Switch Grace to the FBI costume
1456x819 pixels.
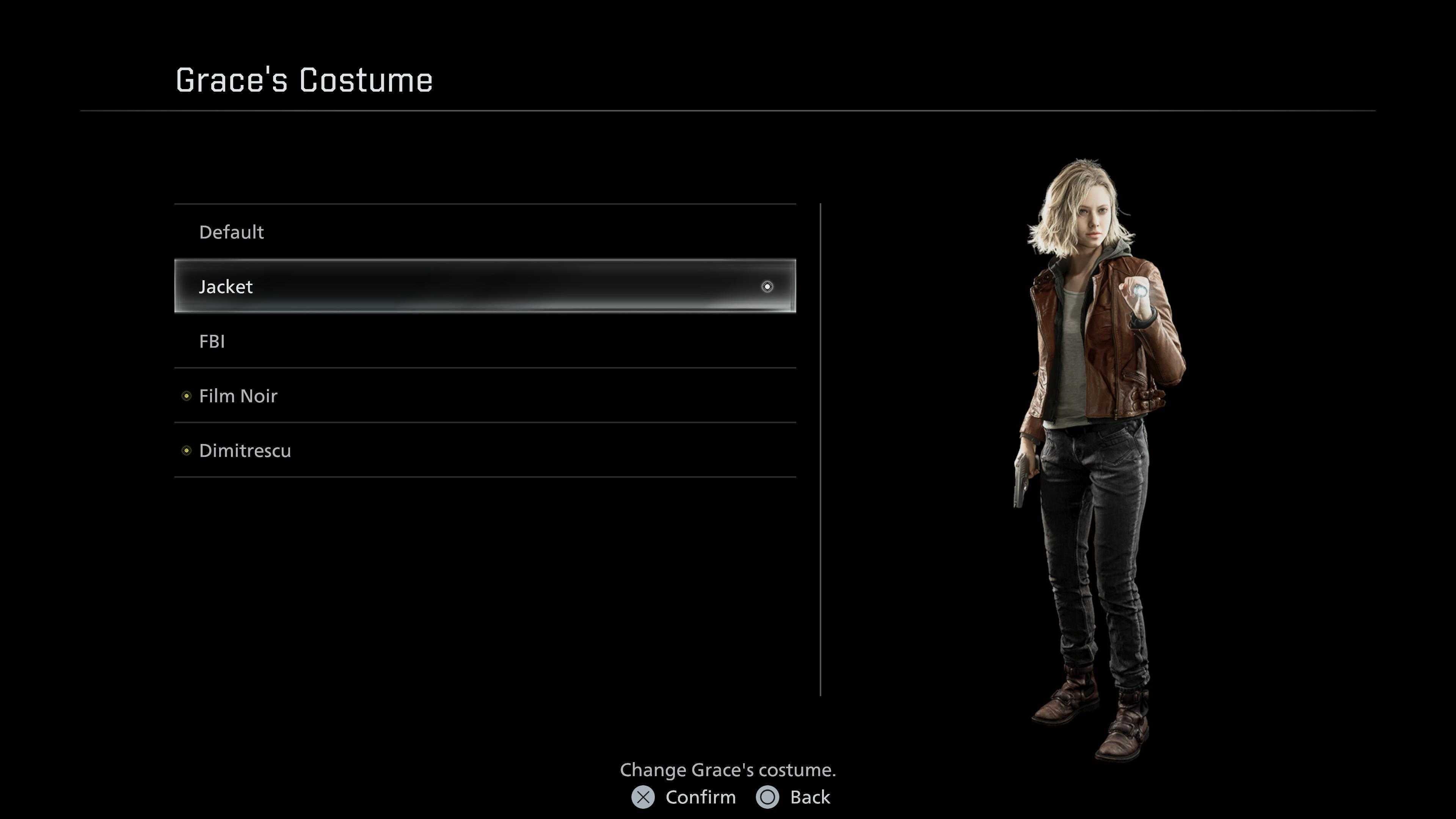[212, 341]
